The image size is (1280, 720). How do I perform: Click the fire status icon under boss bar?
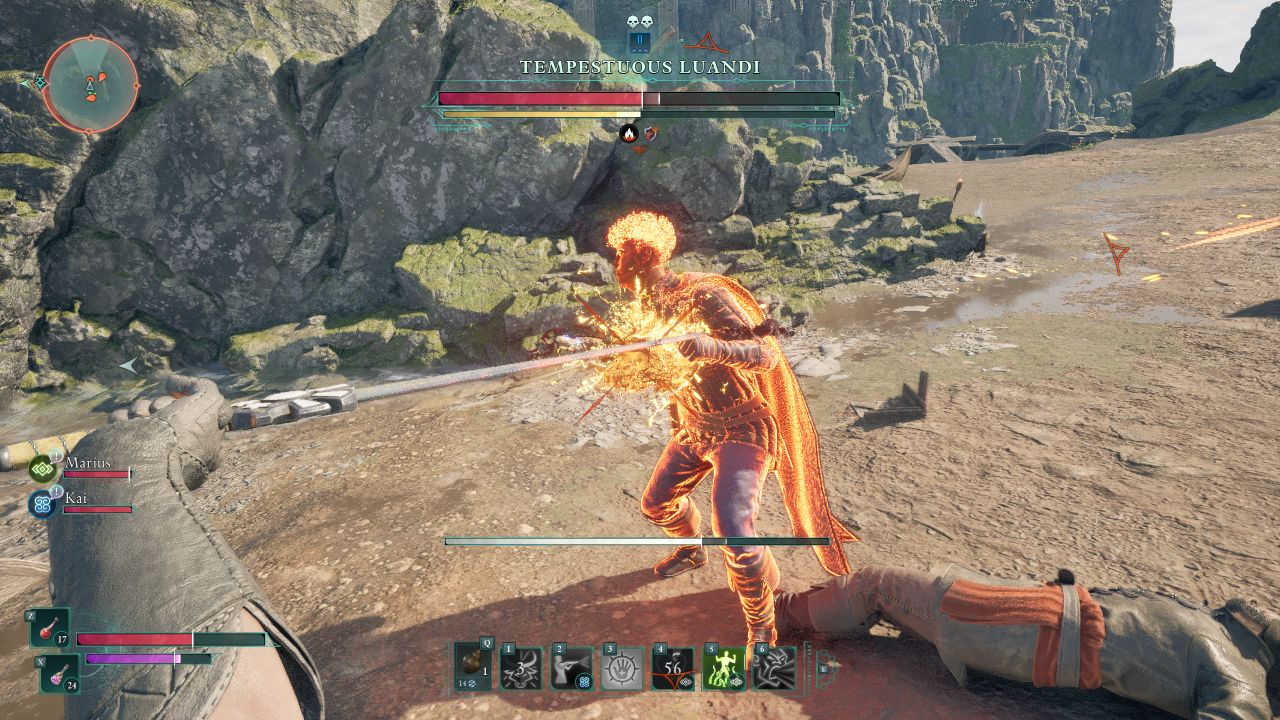coord(629,133)
